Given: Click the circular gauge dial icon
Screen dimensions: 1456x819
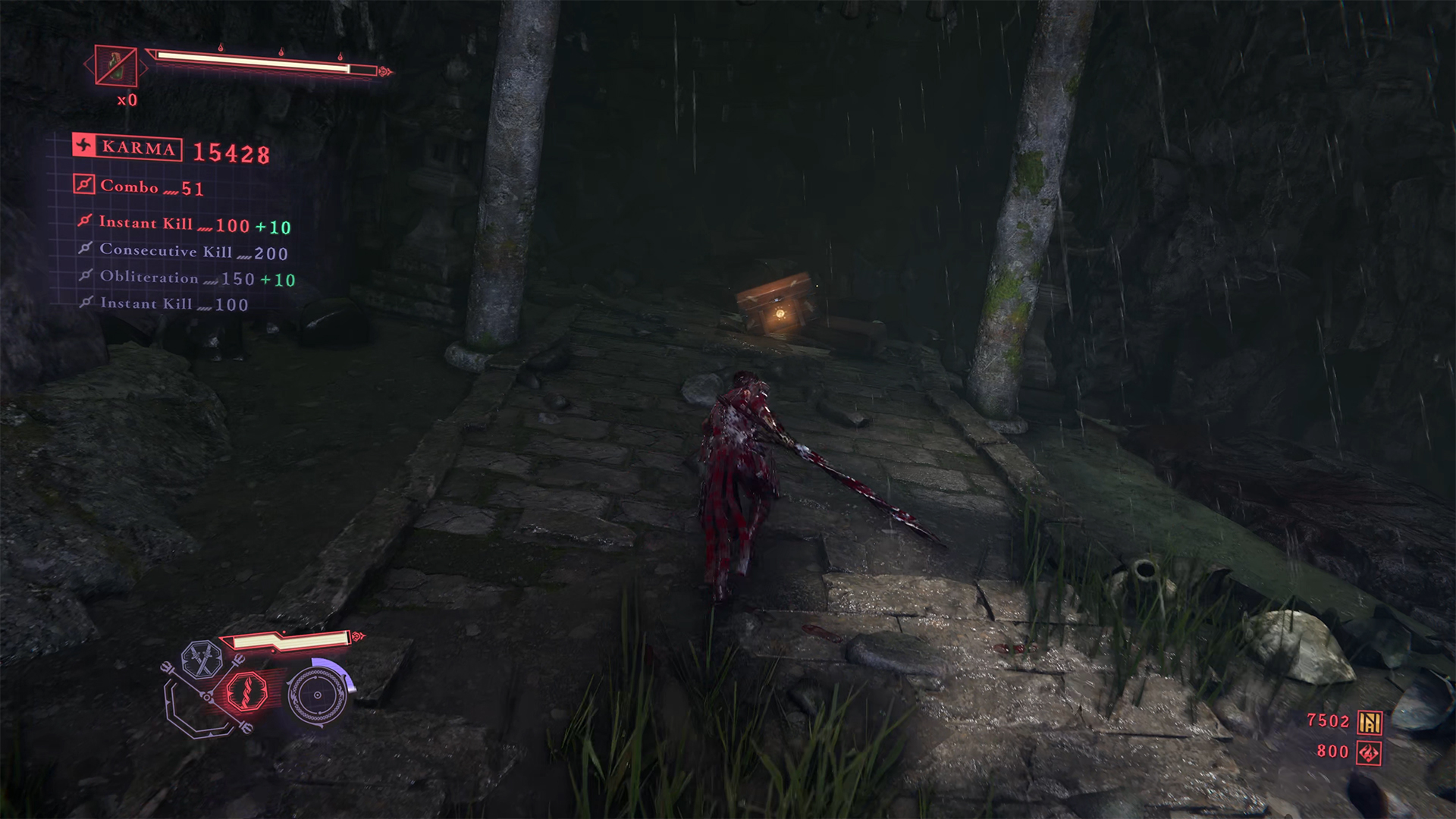Looking at the screenshot, I should tap(317, 695).
